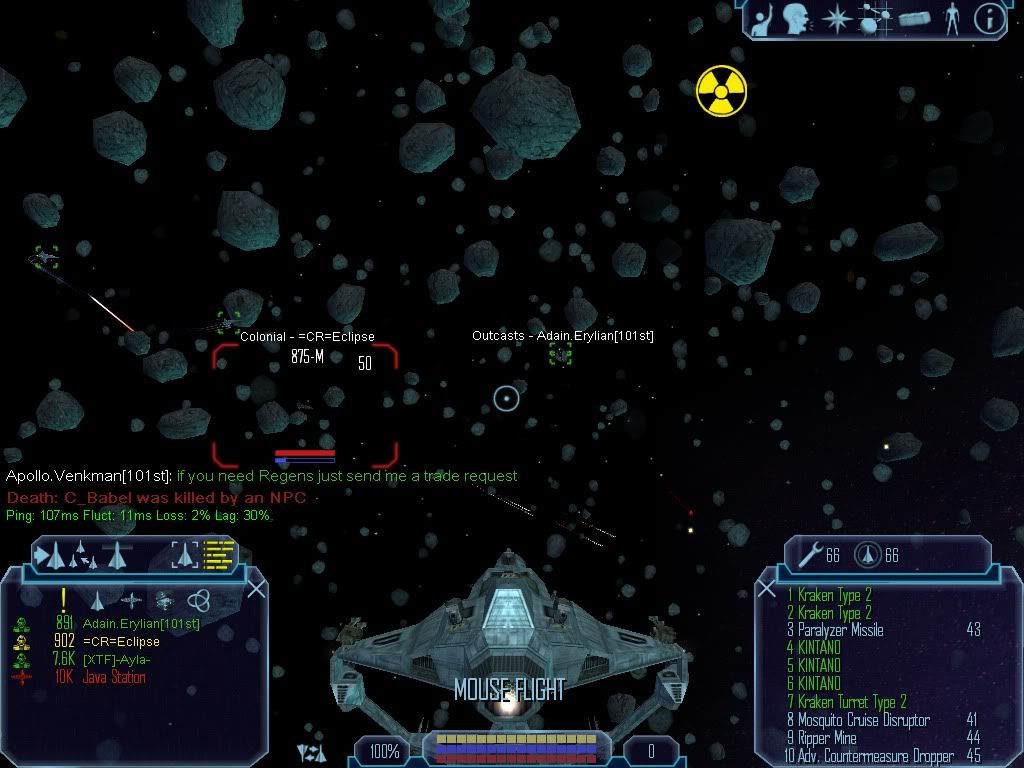This screenshot has height=768, width=1024.
Task: Open the chat speaking-head icon
Action: coord(795,18)
